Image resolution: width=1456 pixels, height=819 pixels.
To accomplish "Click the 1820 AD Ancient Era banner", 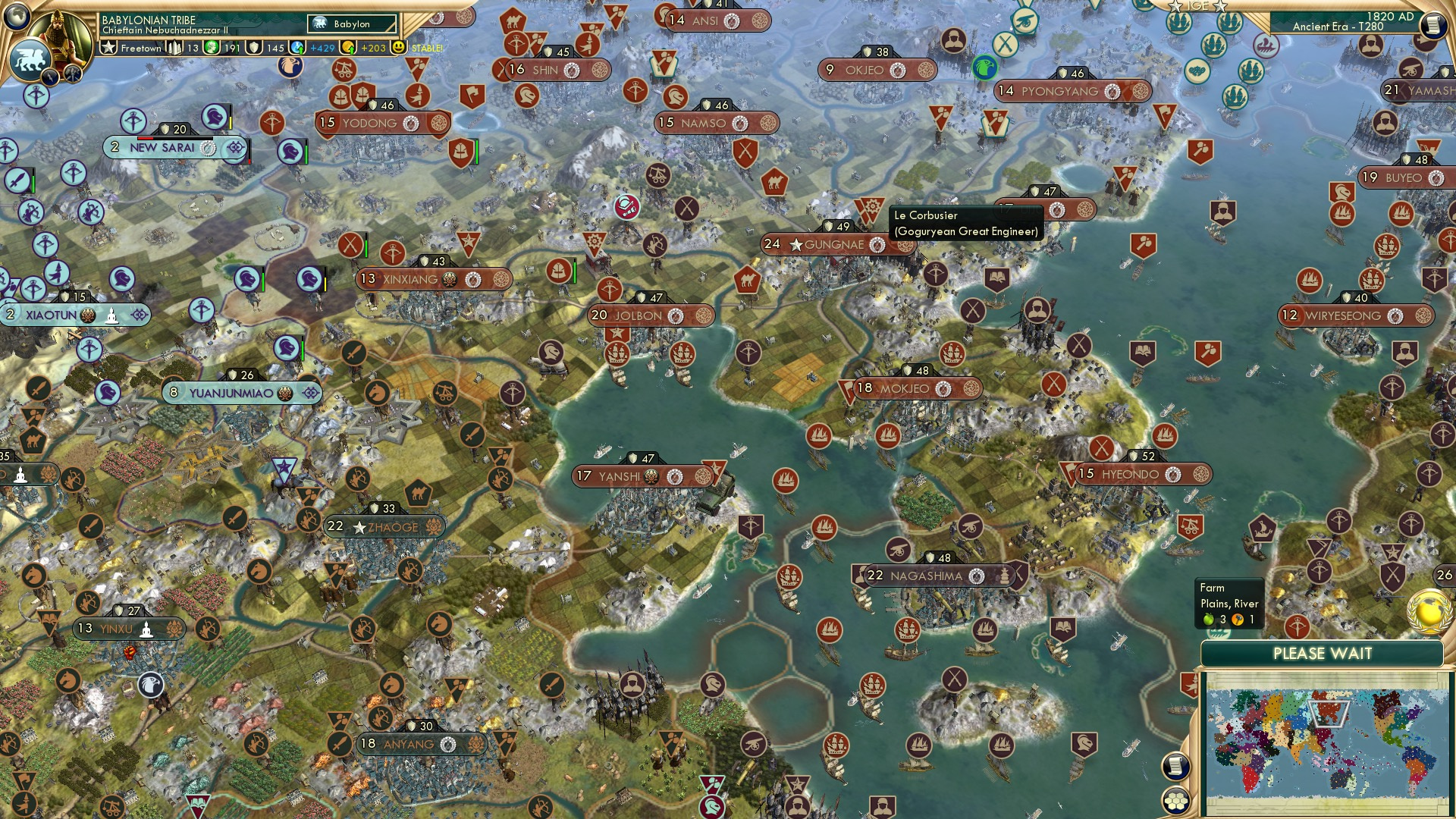I will (x=1357, y=21).
